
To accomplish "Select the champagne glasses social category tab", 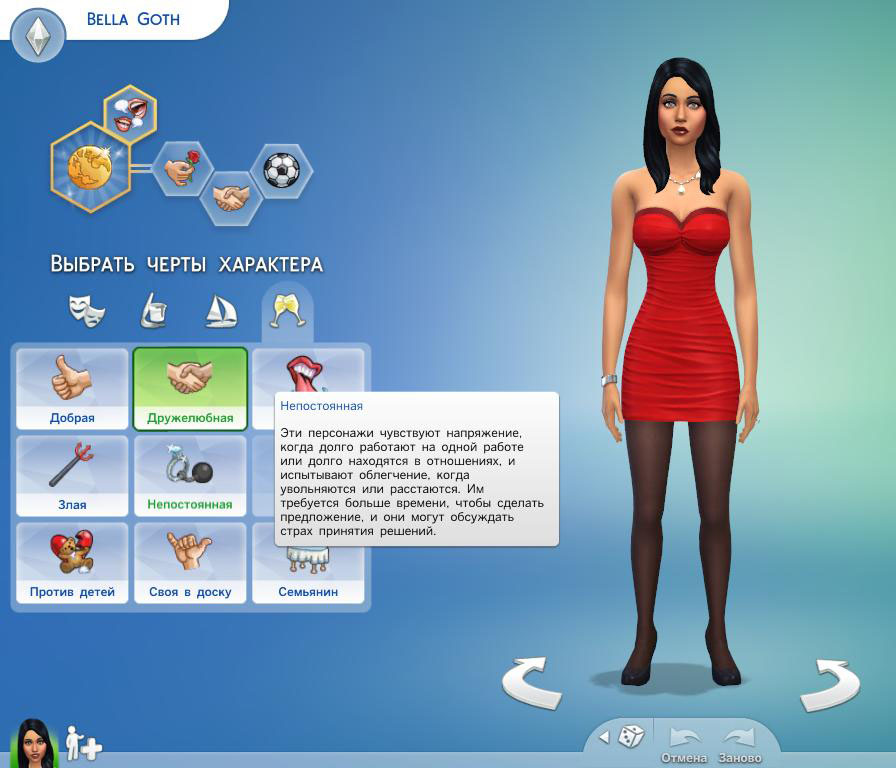I will [287, 311].
